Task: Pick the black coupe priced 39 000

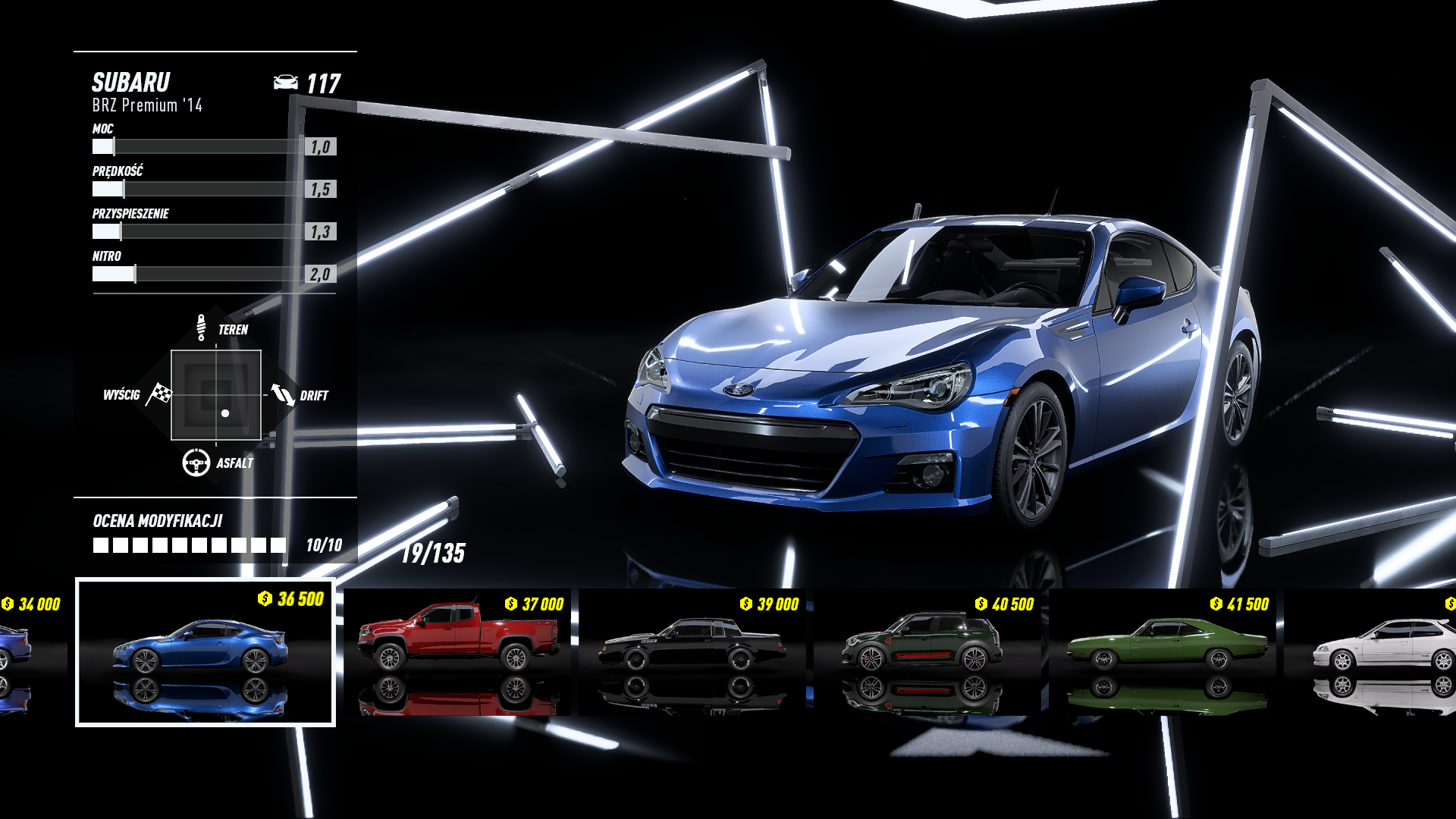Action: coord(692,652)
